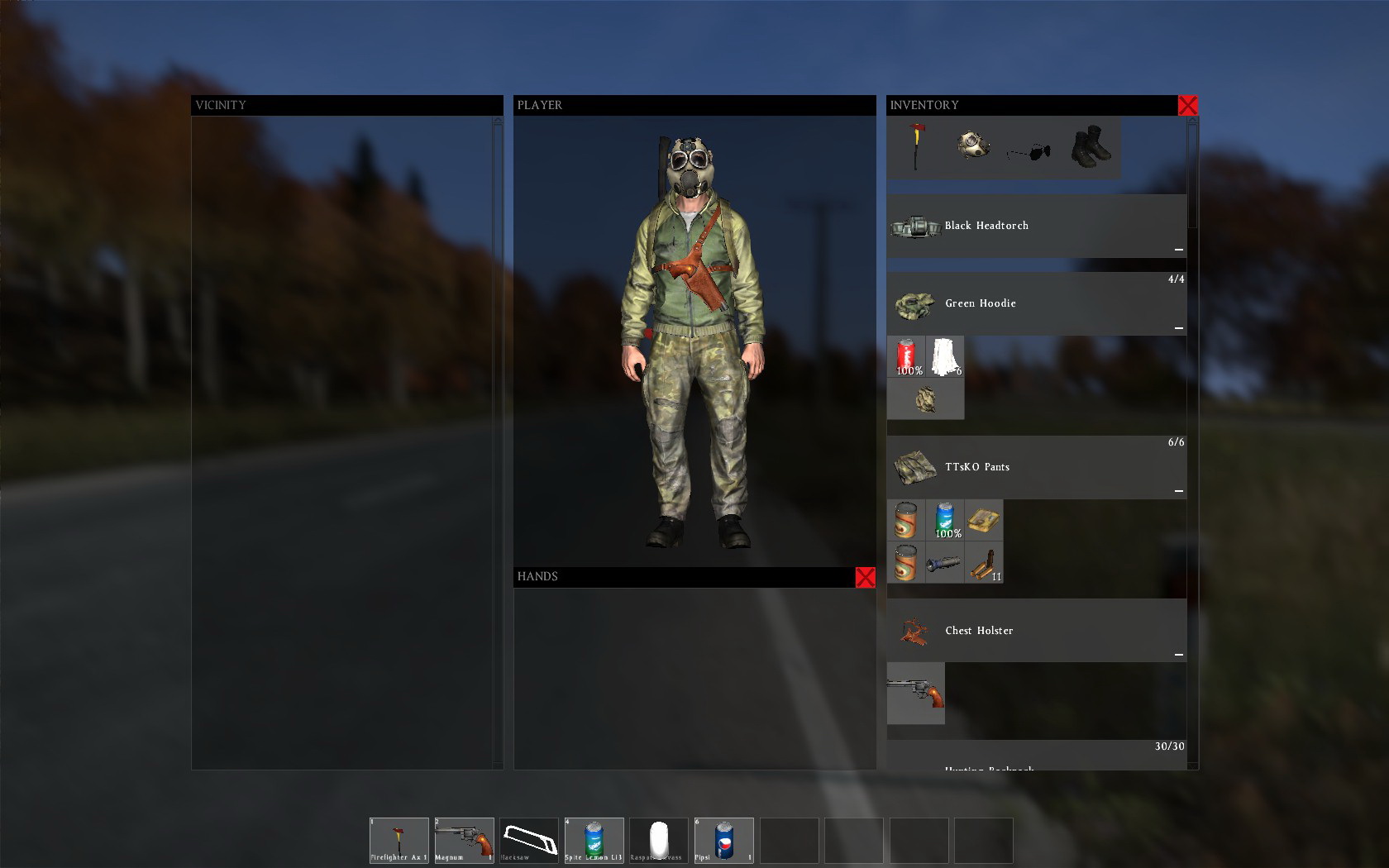
Task: Pick the Spite Lemon hotbar slot
Action: (594, 840)
